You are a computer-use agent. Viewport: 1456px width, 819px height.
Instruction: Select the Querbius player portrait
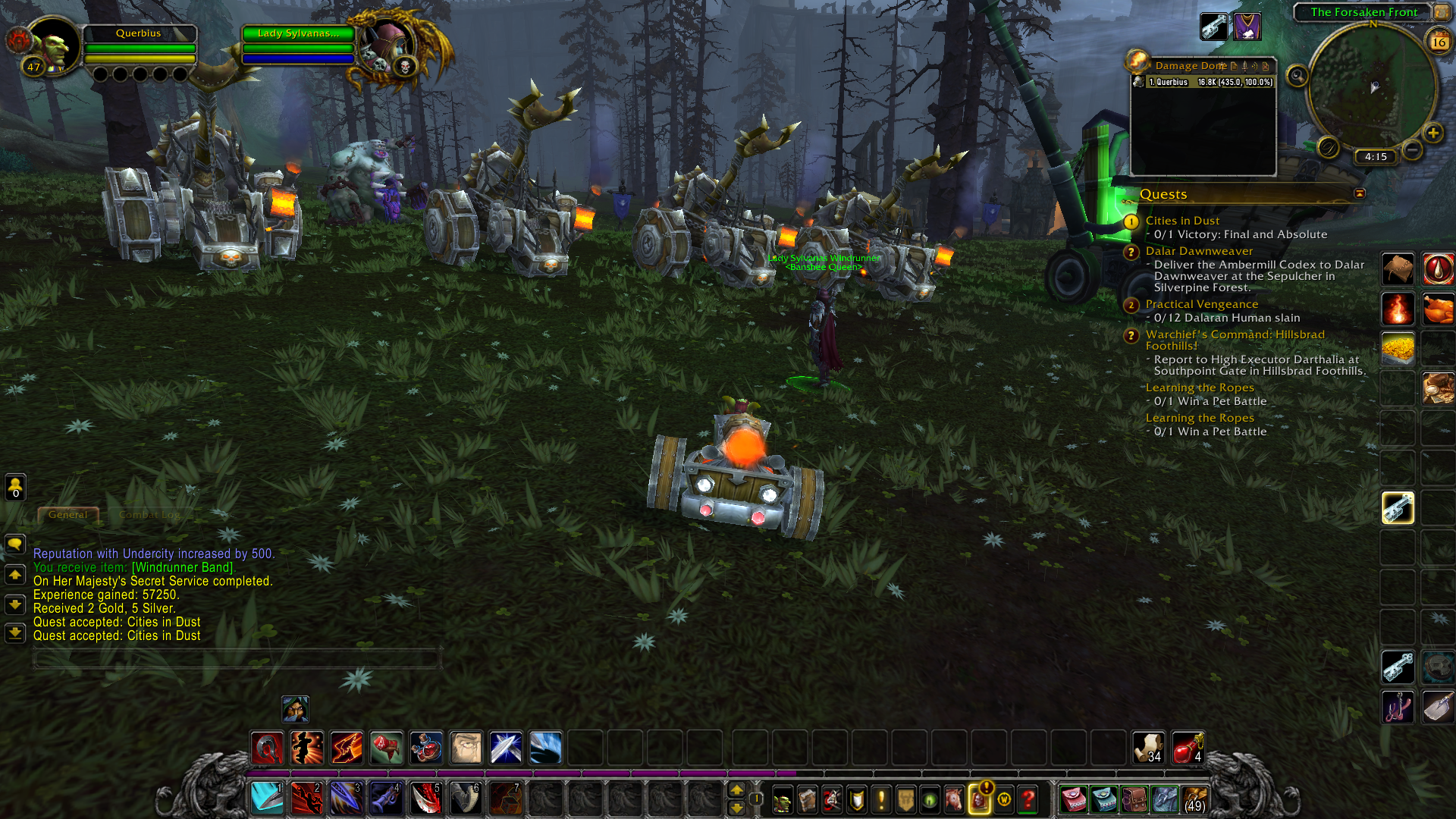click(x=52, y=45)
